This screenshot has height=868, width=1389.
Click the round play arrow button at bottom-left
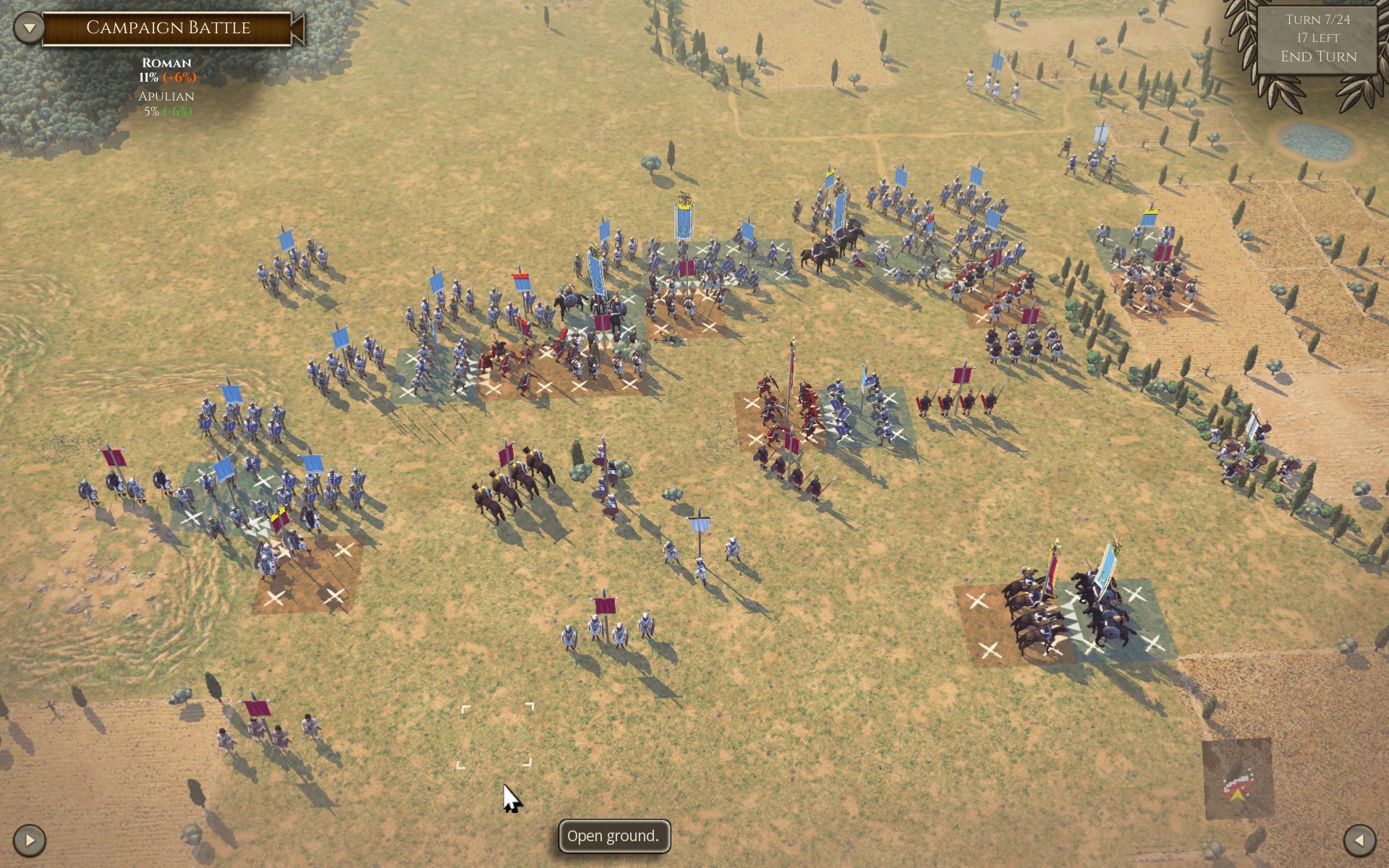click(30, 841)
